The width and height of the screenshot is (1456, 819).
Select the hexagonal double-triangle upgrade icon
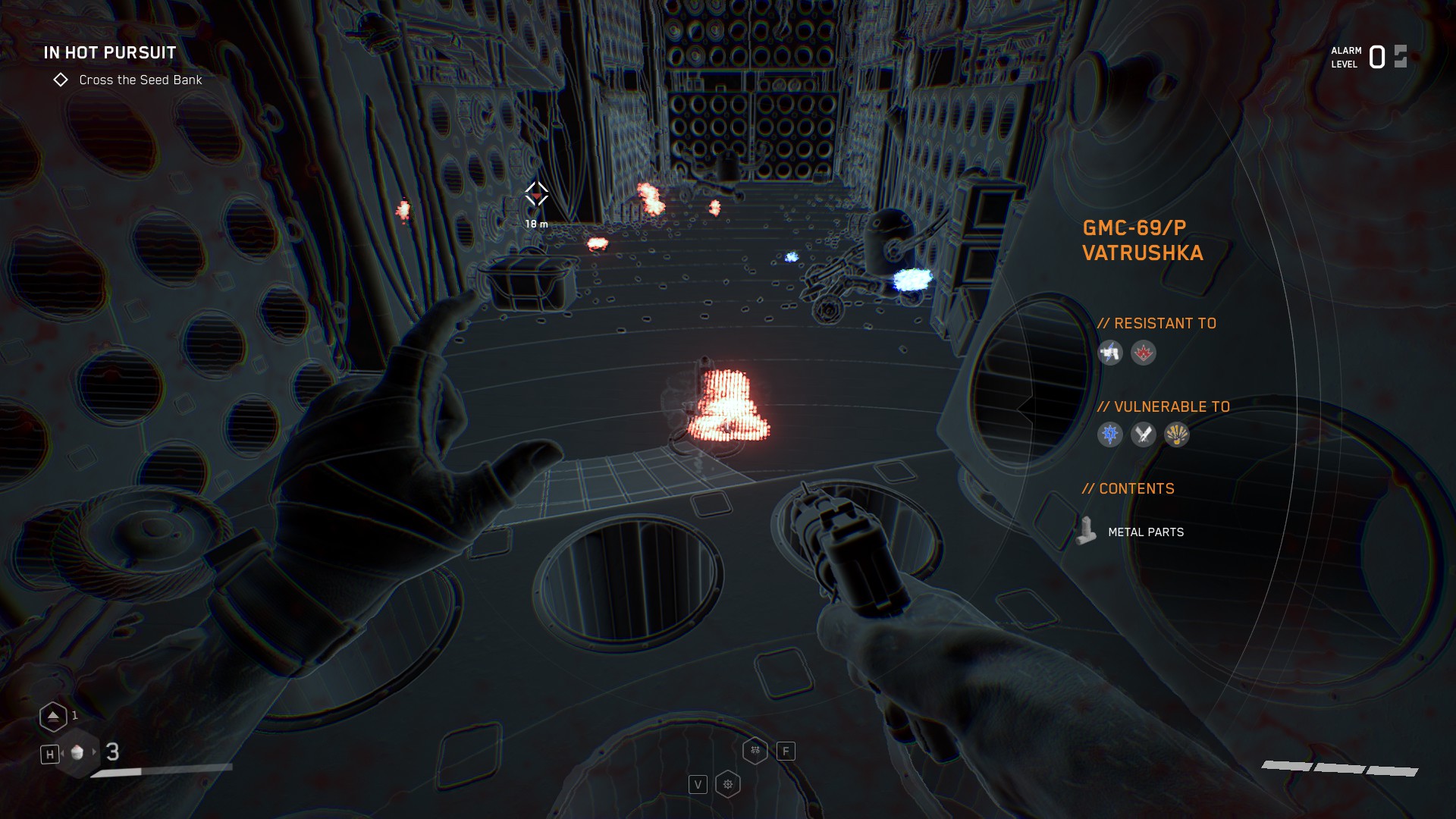click(x=53, y=716)
